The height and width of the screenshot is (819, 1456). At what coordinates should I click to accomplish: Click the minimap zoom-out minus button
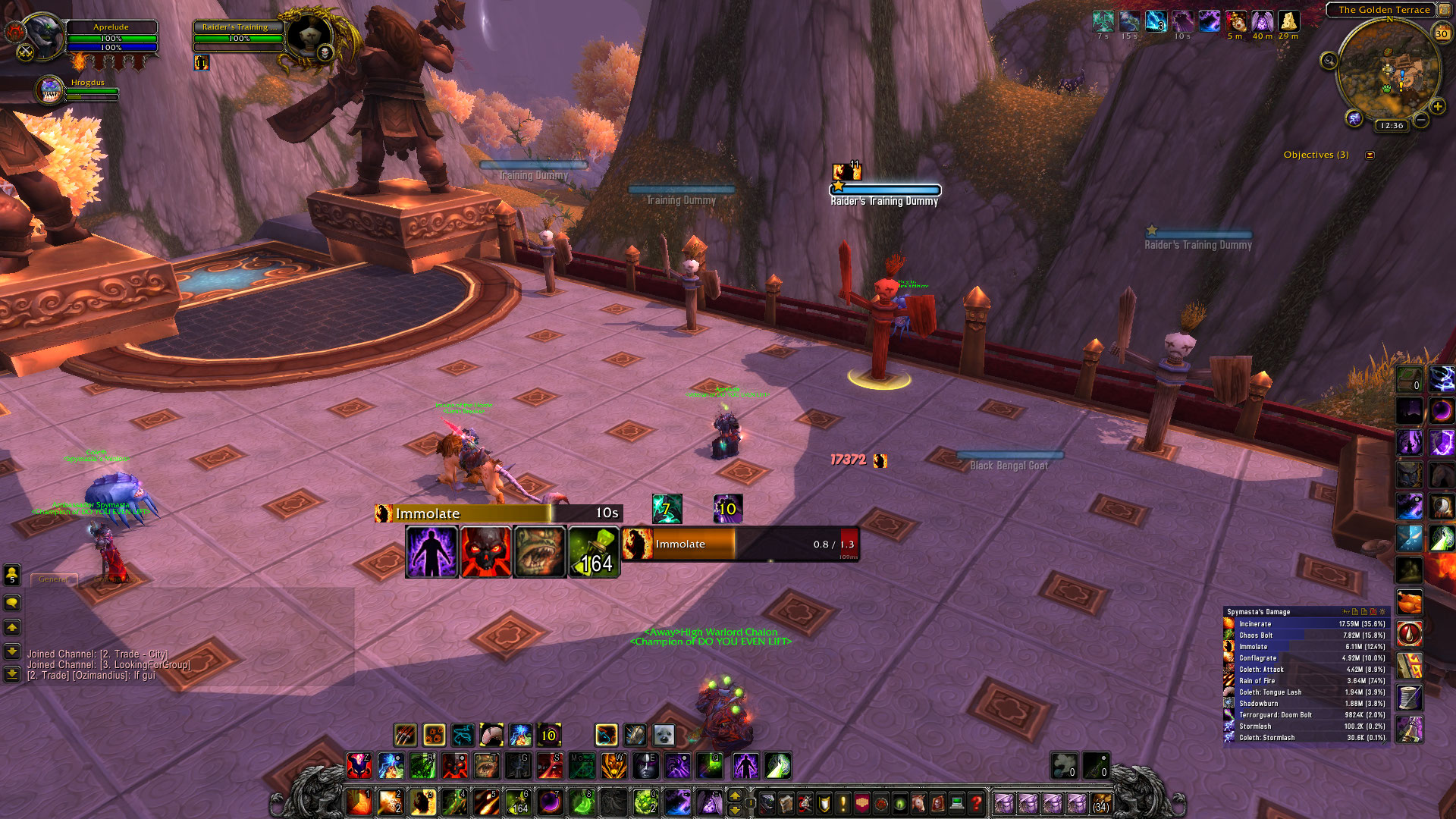(x=1421, y=121)
